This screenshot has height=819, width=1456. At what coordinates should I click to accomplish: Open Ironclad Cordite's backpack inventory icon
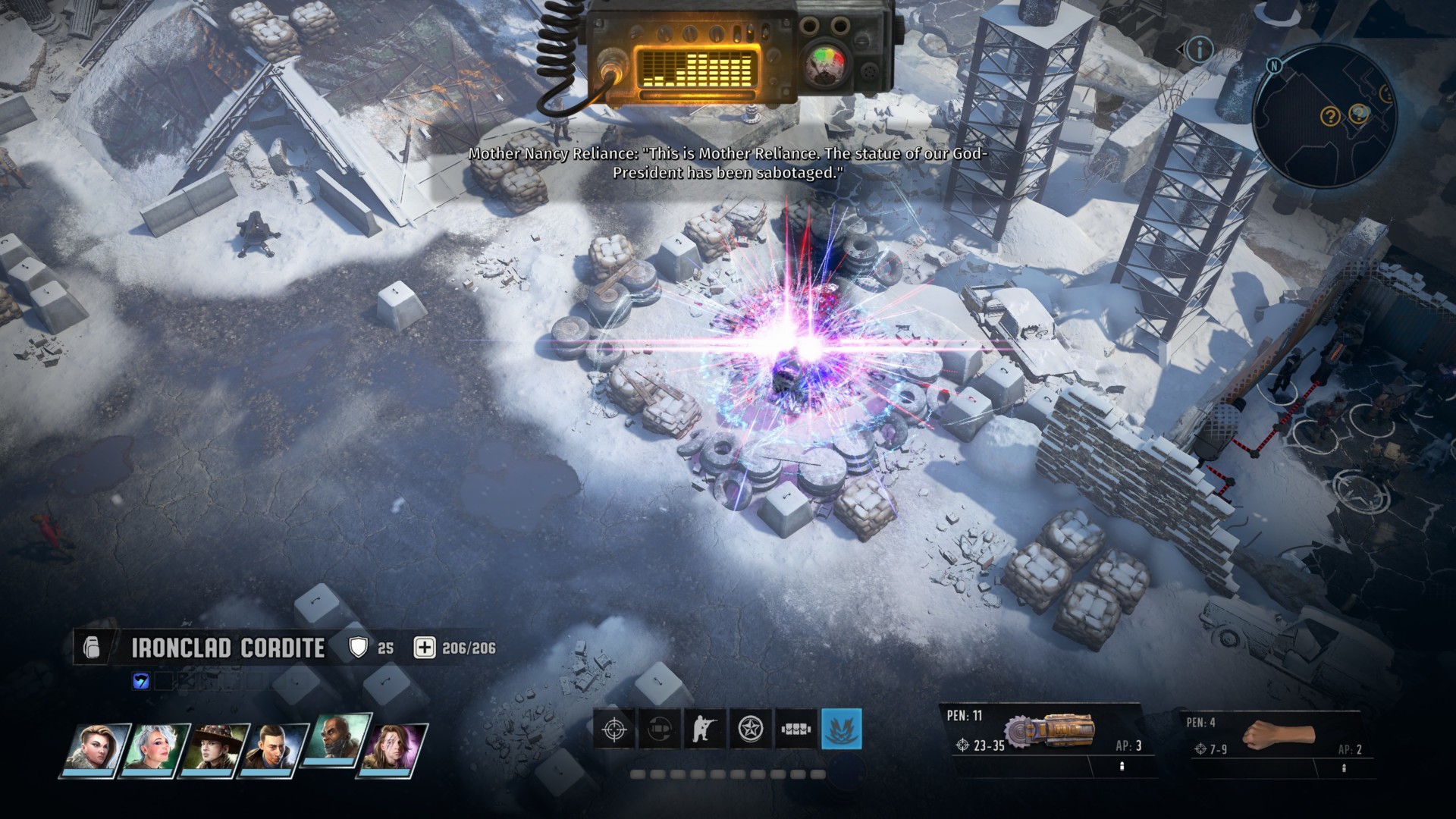pyautogui.click(x=92, y=648)
